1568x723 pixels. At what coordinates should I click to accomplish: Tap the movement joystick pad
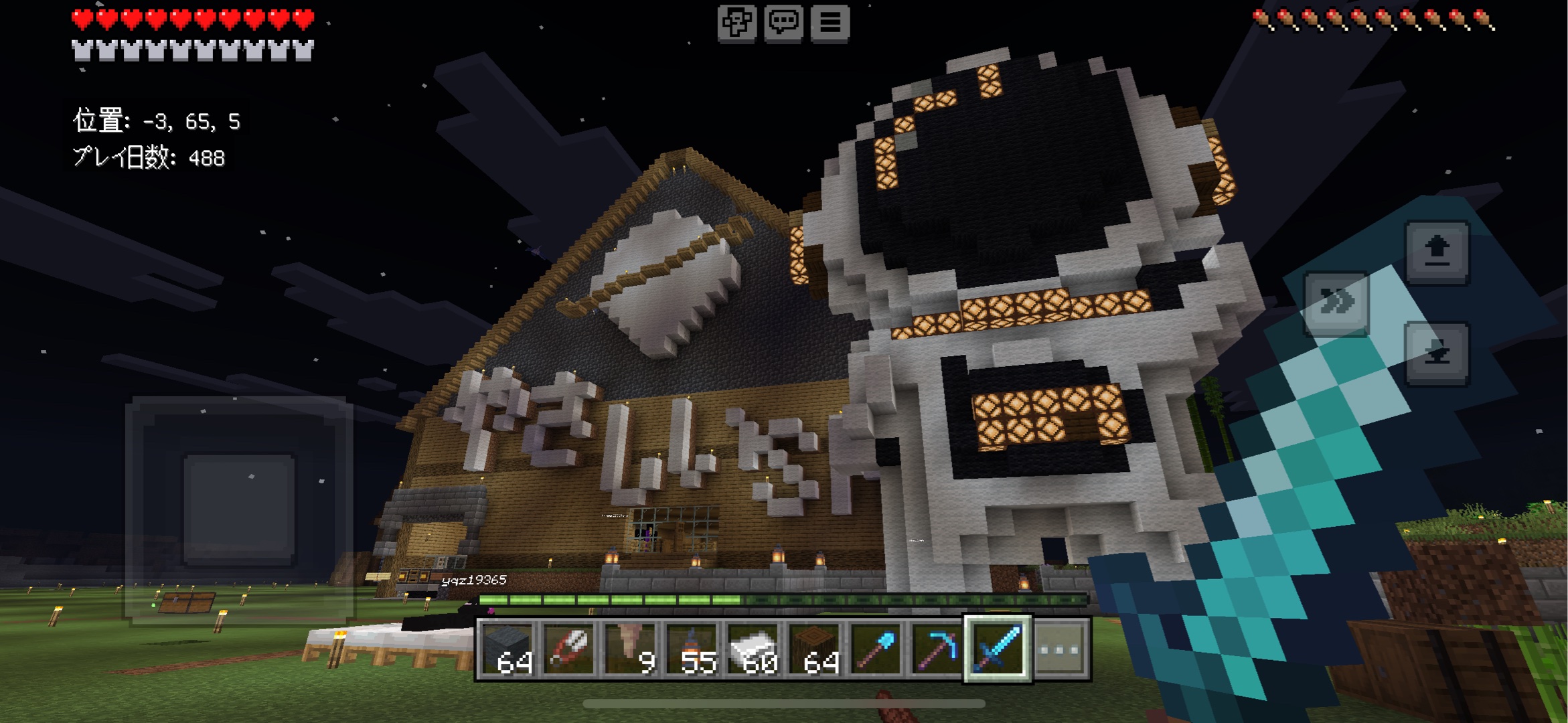239,510
